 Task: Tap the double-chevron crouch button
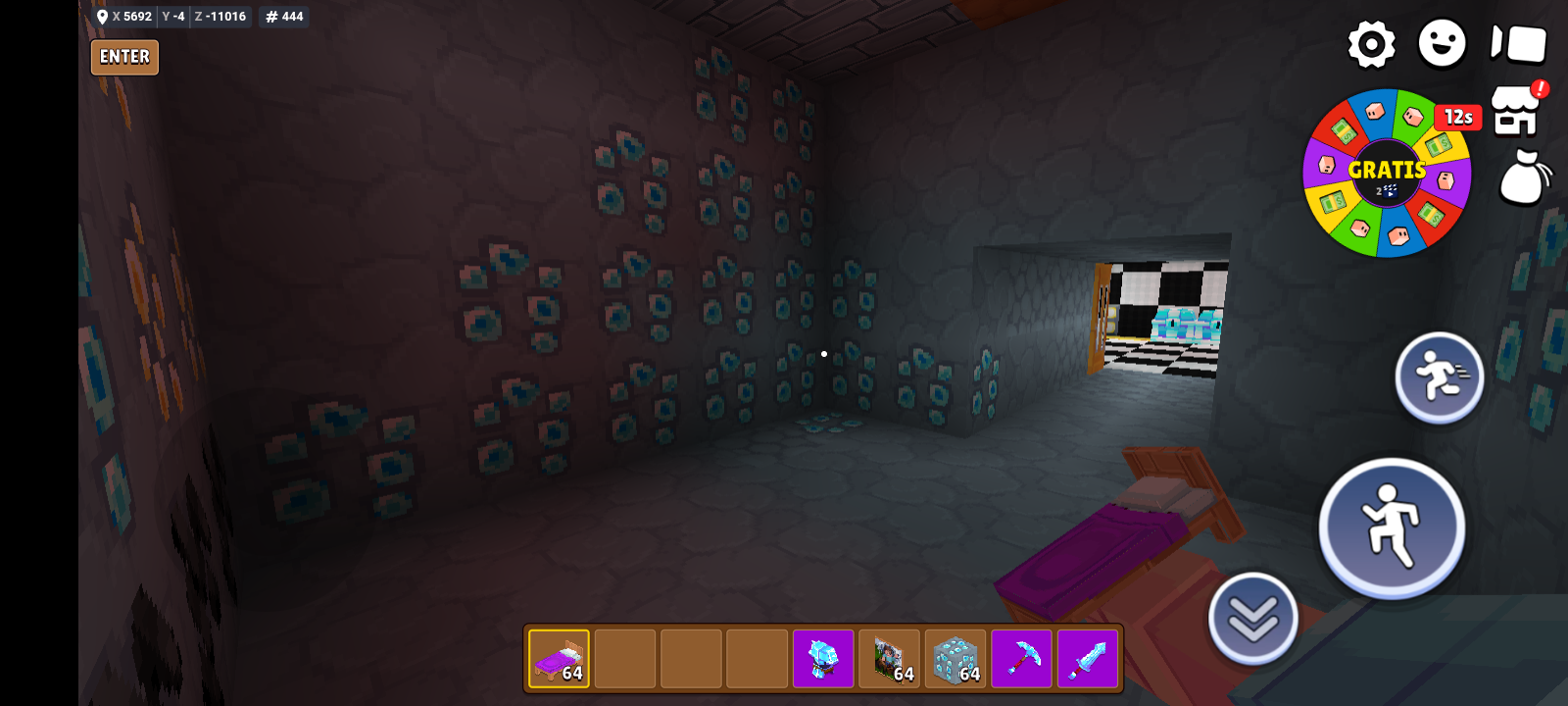[1252, 619]
